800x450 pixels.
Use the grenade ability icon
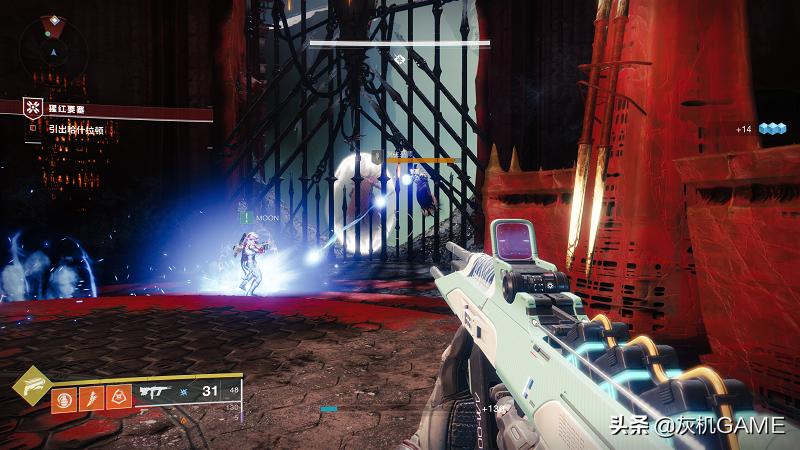click(63, 399)
